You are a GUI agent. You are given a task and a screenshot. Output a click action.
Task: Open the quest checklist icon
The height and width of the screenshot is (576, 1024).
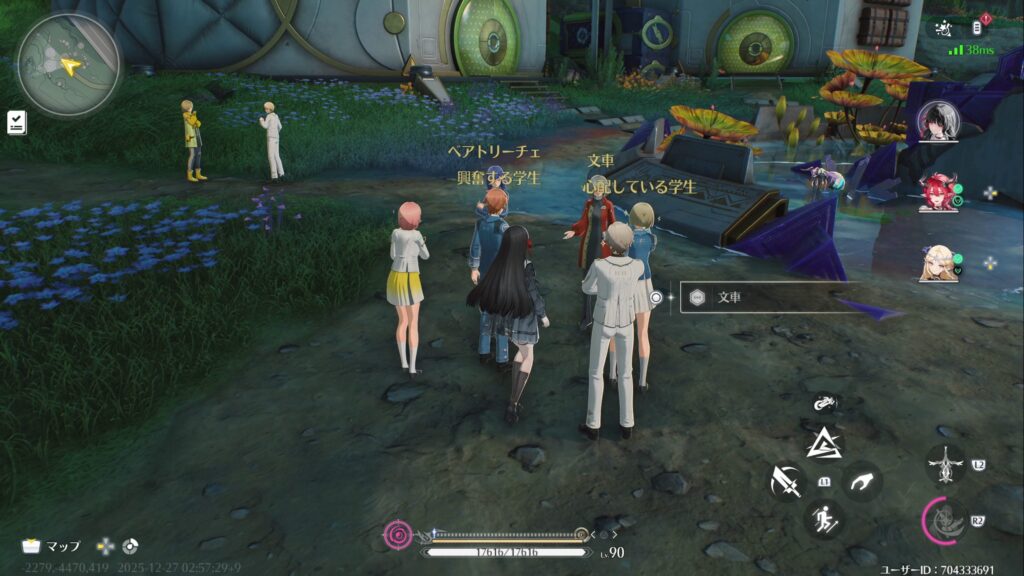click(17, 122)
